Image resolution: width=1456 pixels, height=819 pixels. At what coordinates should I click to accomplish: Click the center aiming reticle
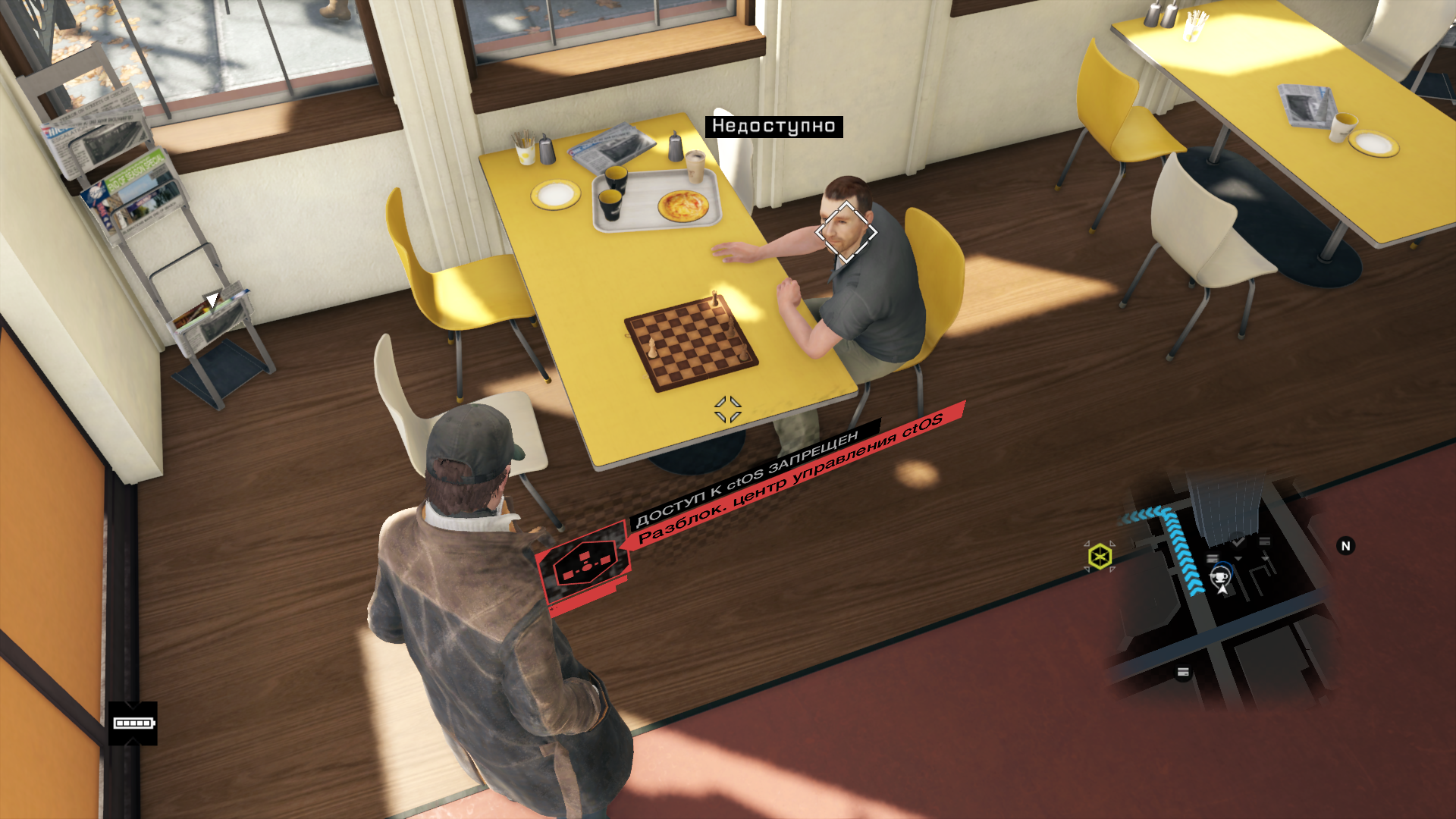tap(728, 409)
